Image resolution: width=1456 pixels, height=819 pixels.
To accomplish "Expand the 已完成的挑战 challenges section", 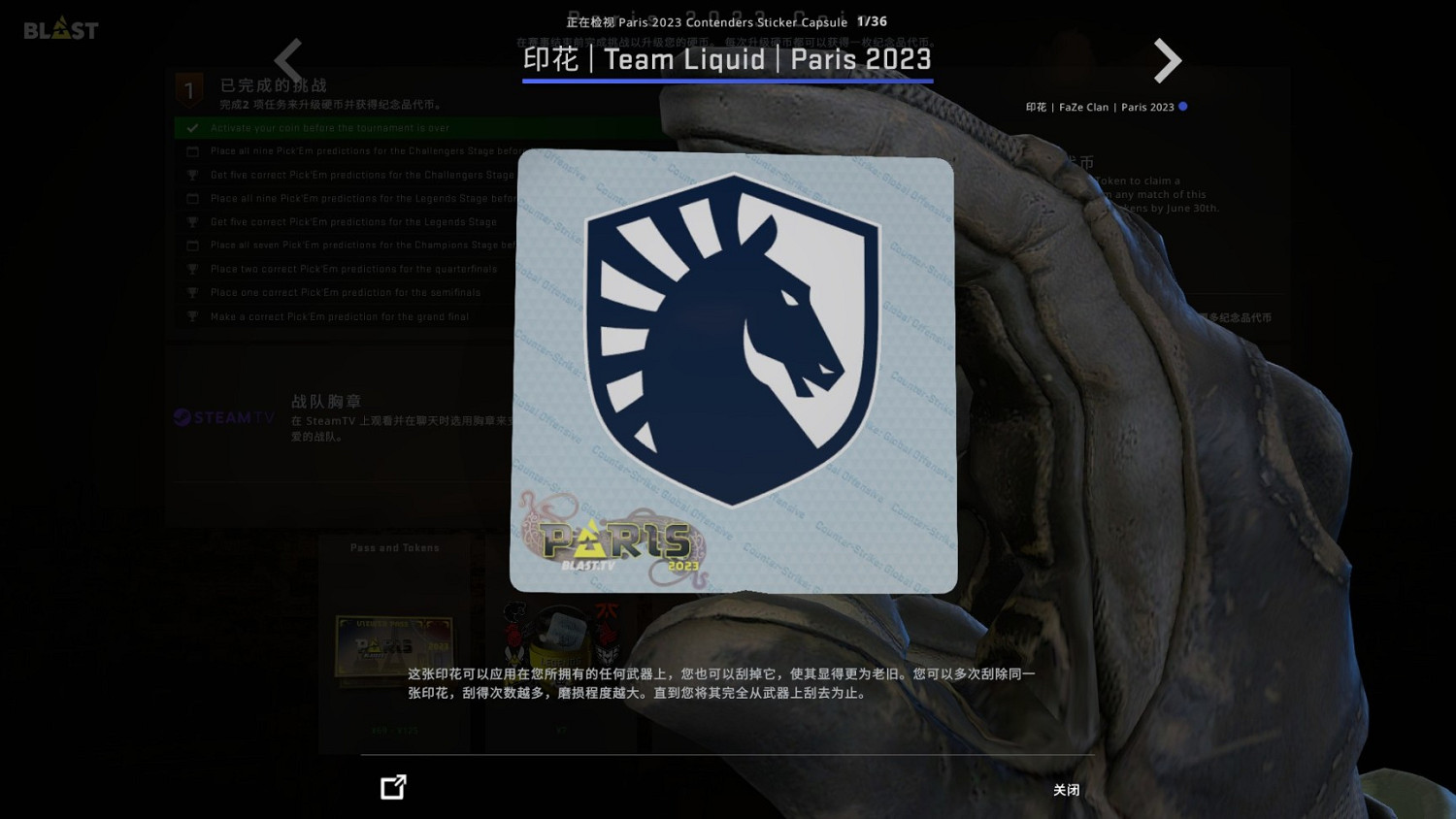I will tap(275, 85).
